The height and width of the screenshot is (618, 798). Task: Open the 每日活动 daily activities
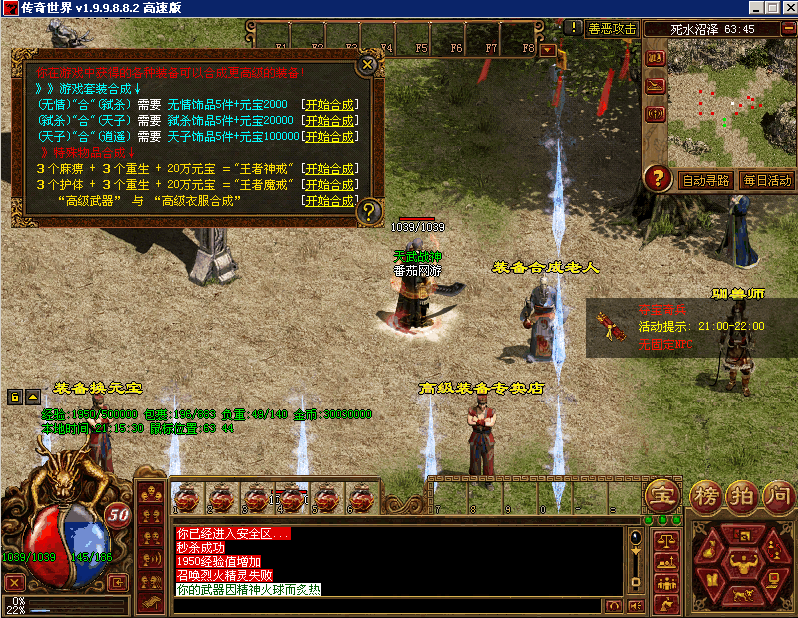click(x=767, y=181)
